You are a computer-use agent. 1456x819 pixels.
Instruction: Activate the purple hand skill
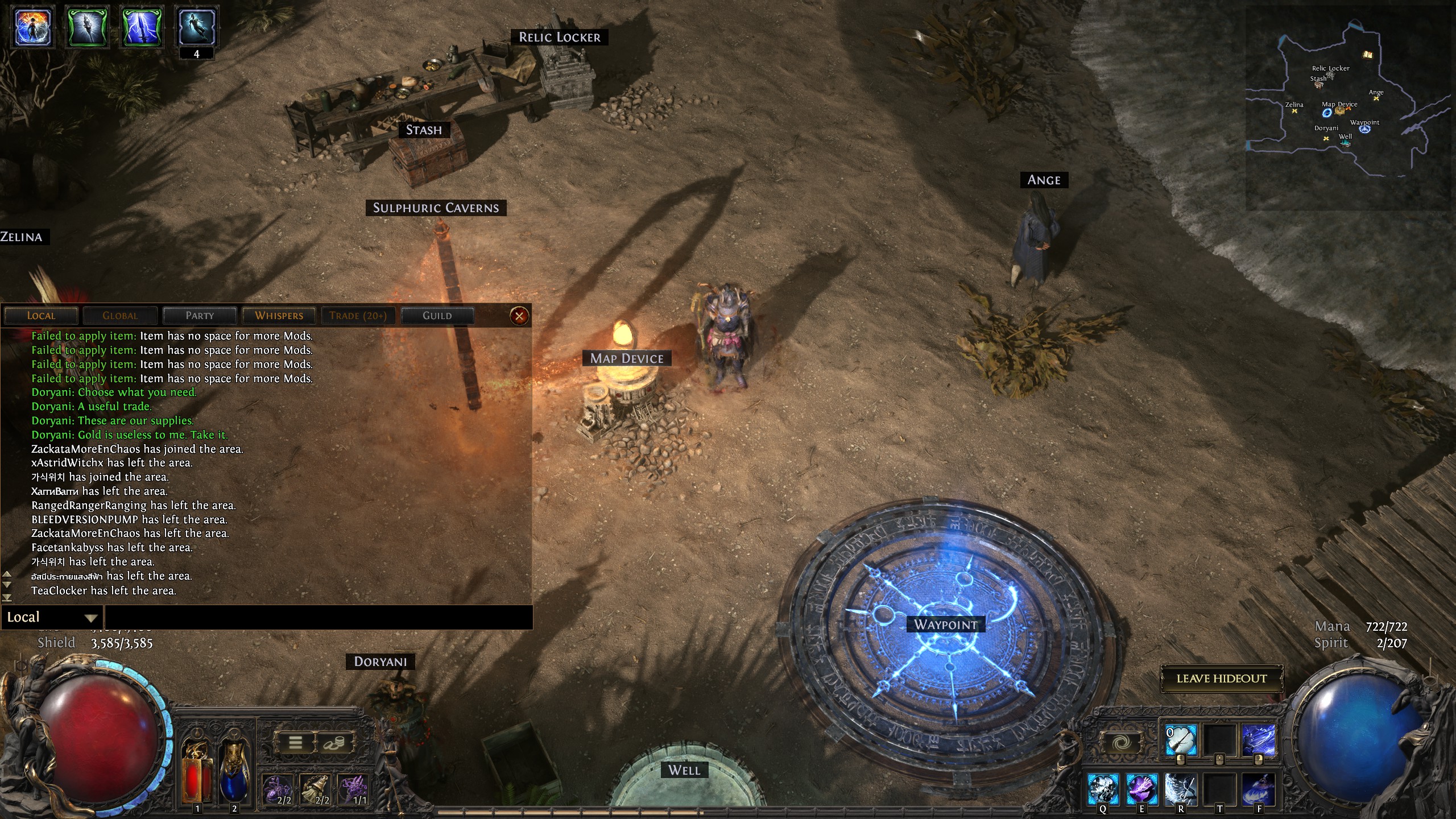point(1141,789)
